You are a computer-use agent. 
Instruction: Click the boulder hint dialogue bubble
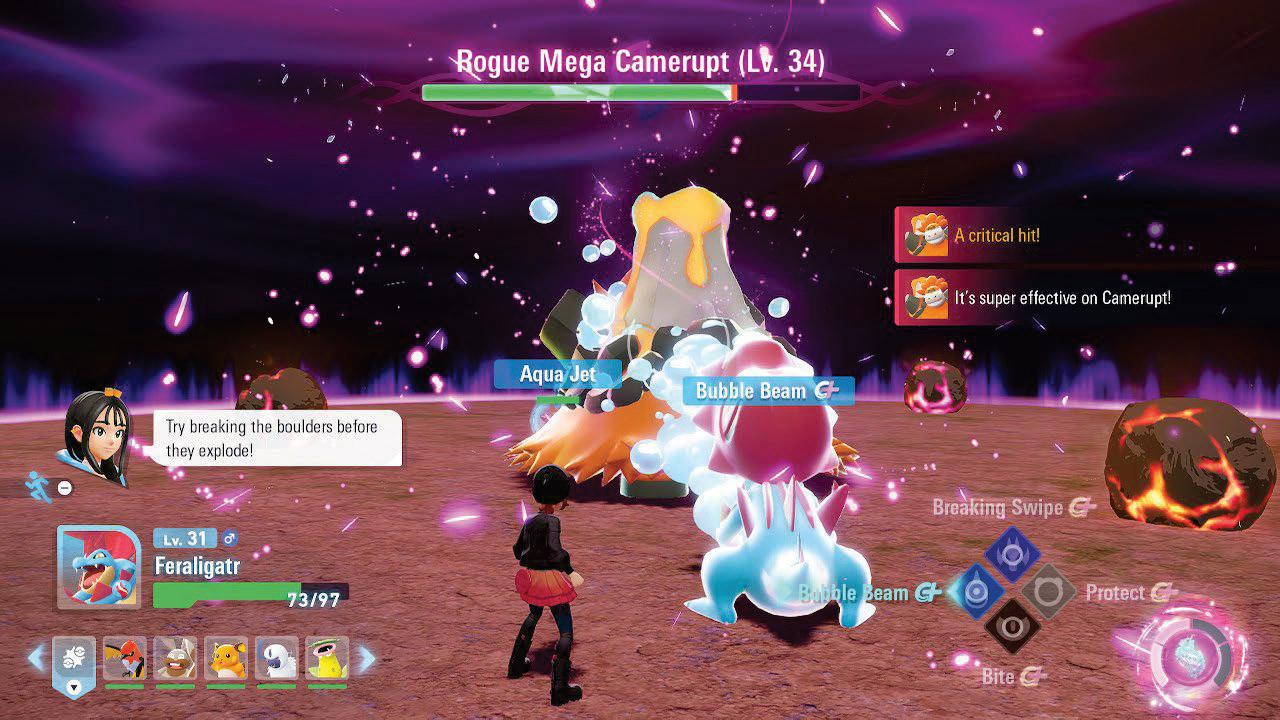pyautogui.click(x=272, y=436)
